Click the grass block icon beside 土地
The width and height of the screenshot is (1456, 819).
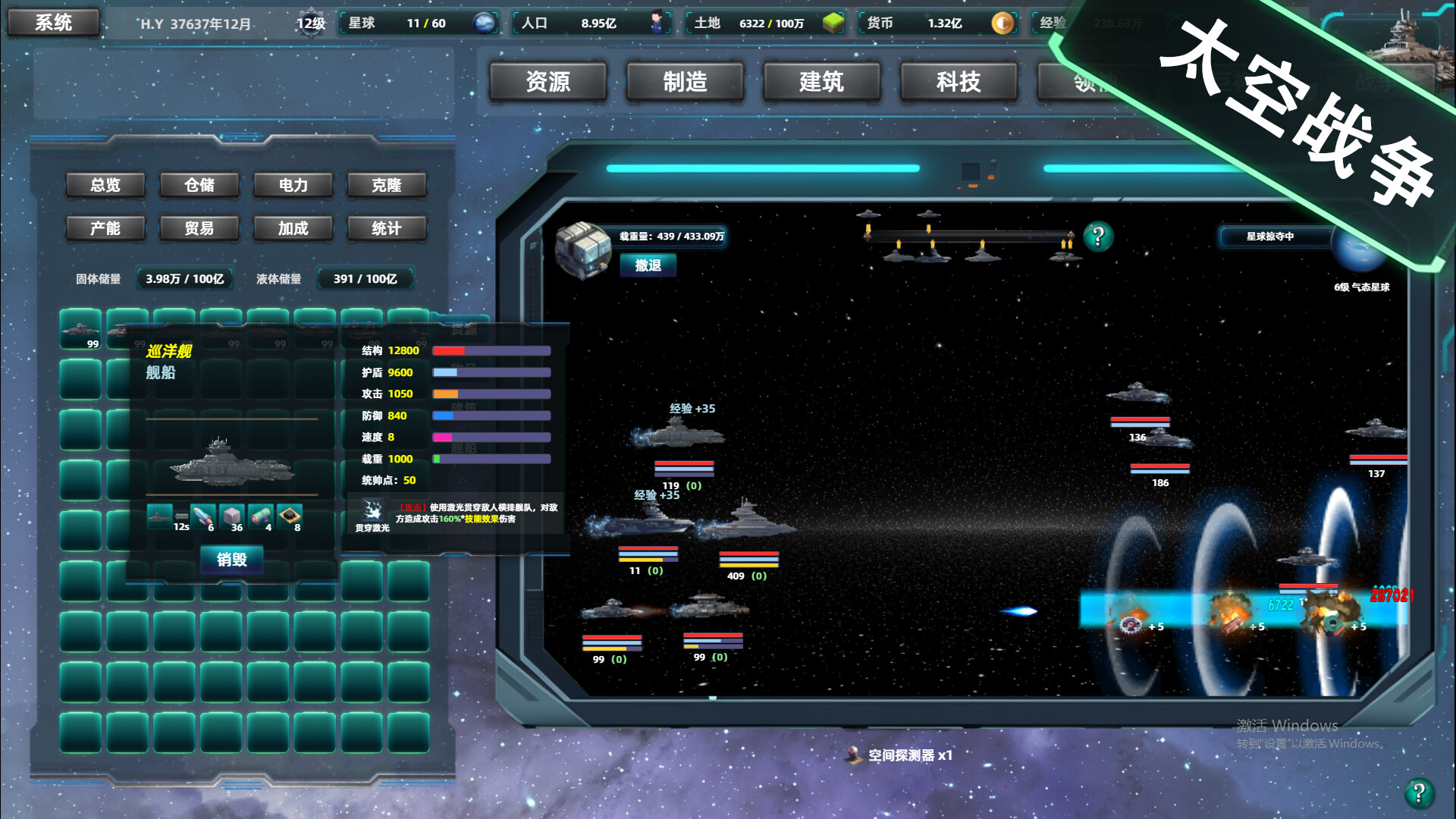click(832, 23)
